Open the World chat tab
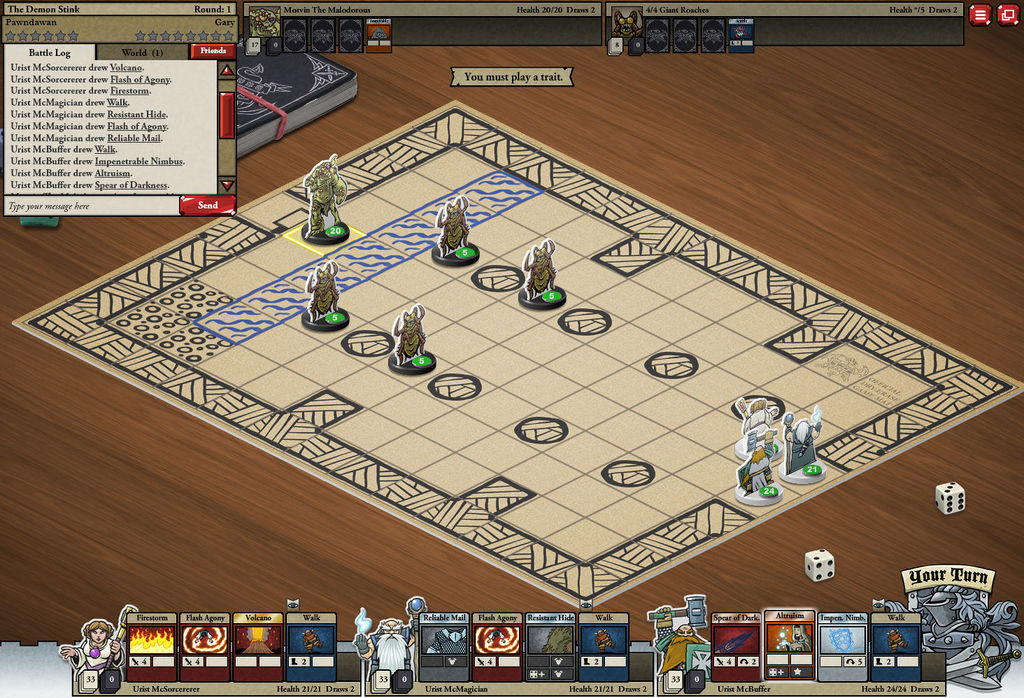Viewport: 1024px width, 698px height. click(x=141, y=52)
